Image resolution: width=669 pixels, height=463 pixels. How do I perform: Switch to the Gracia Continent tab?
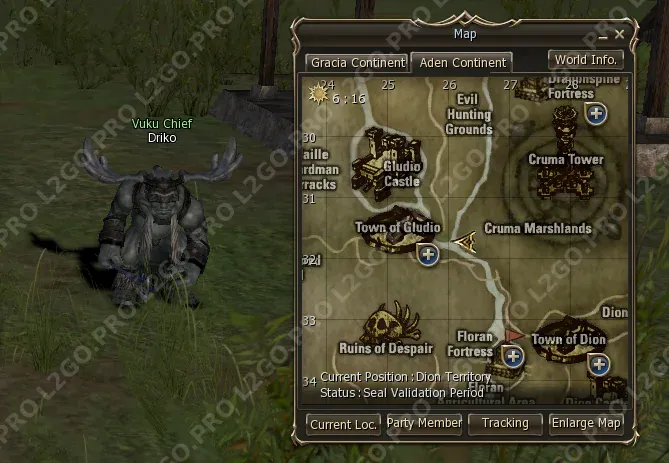357,62
